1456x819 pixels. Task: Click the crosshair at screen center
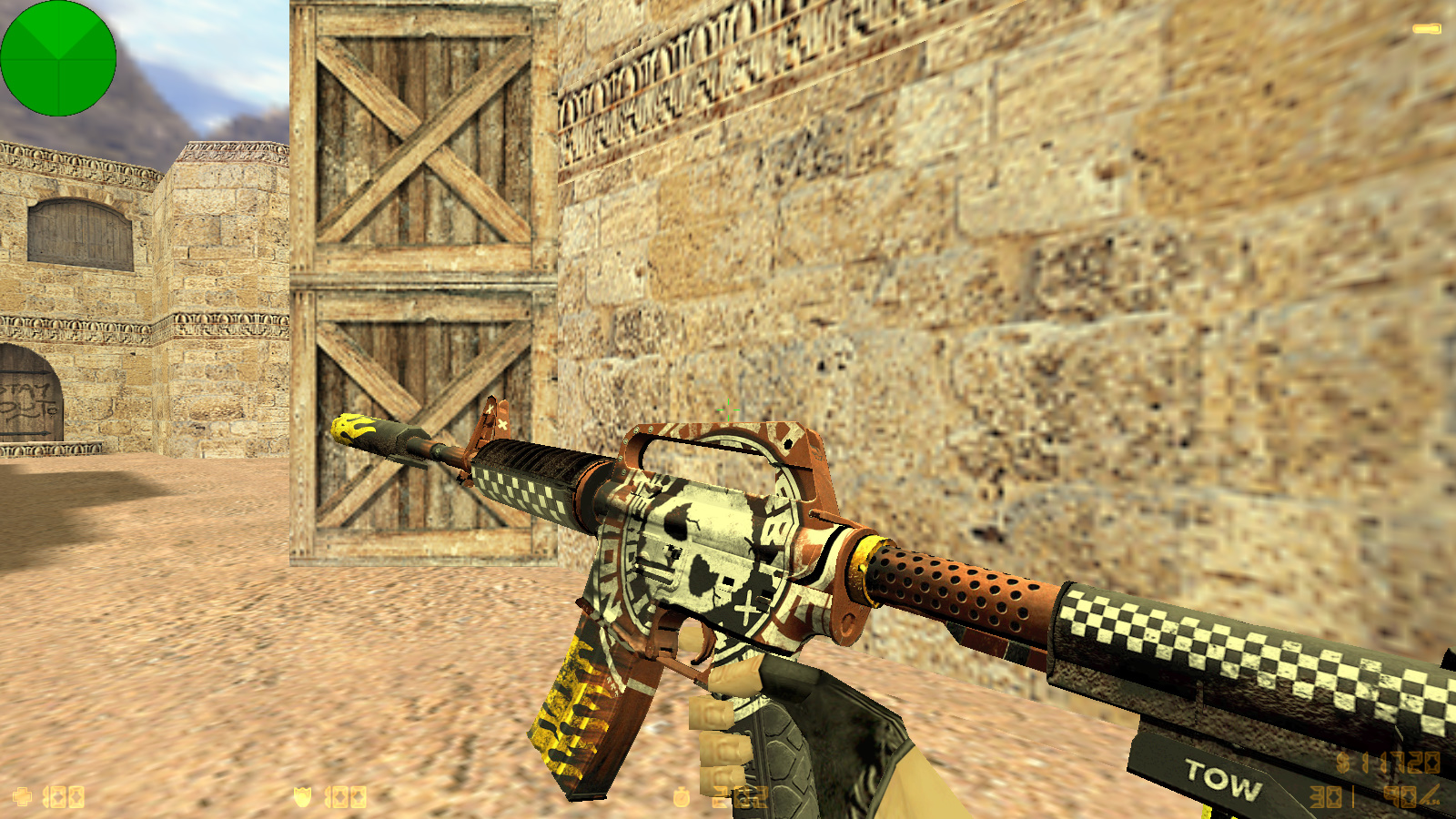click(x=728, y=409)
